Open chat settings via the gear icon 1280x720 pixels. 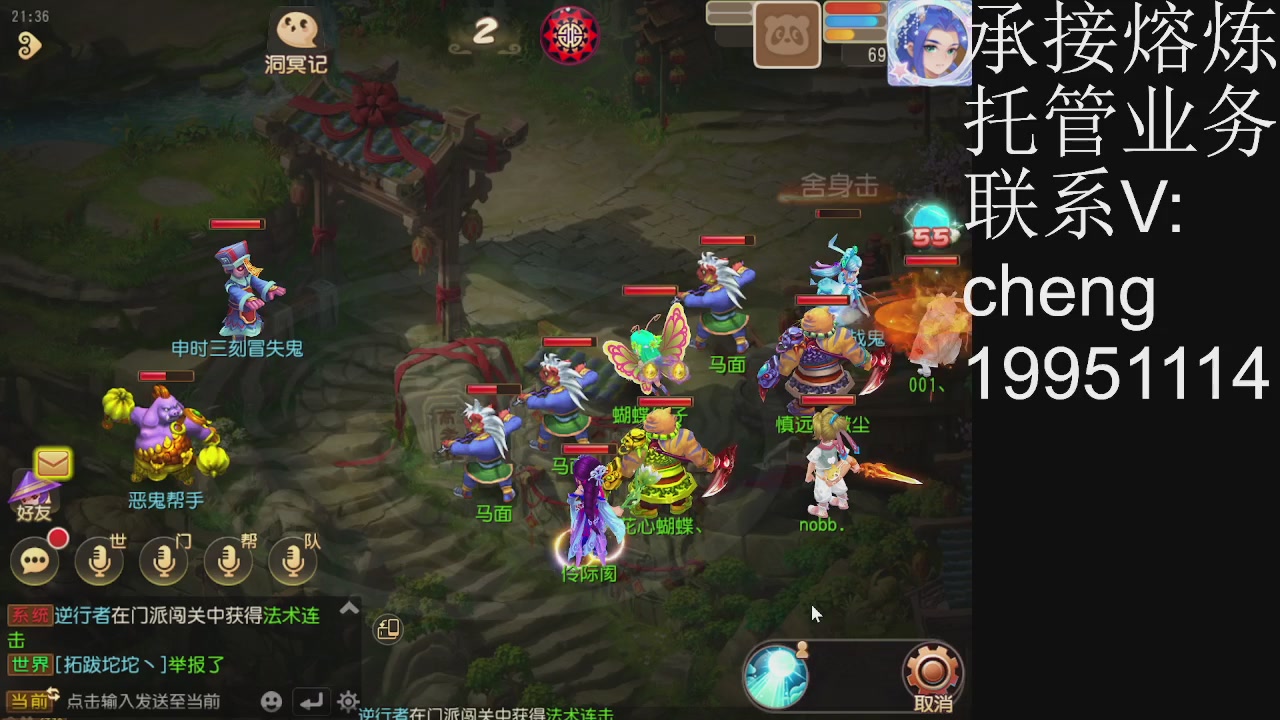click(x=346, y=702)
